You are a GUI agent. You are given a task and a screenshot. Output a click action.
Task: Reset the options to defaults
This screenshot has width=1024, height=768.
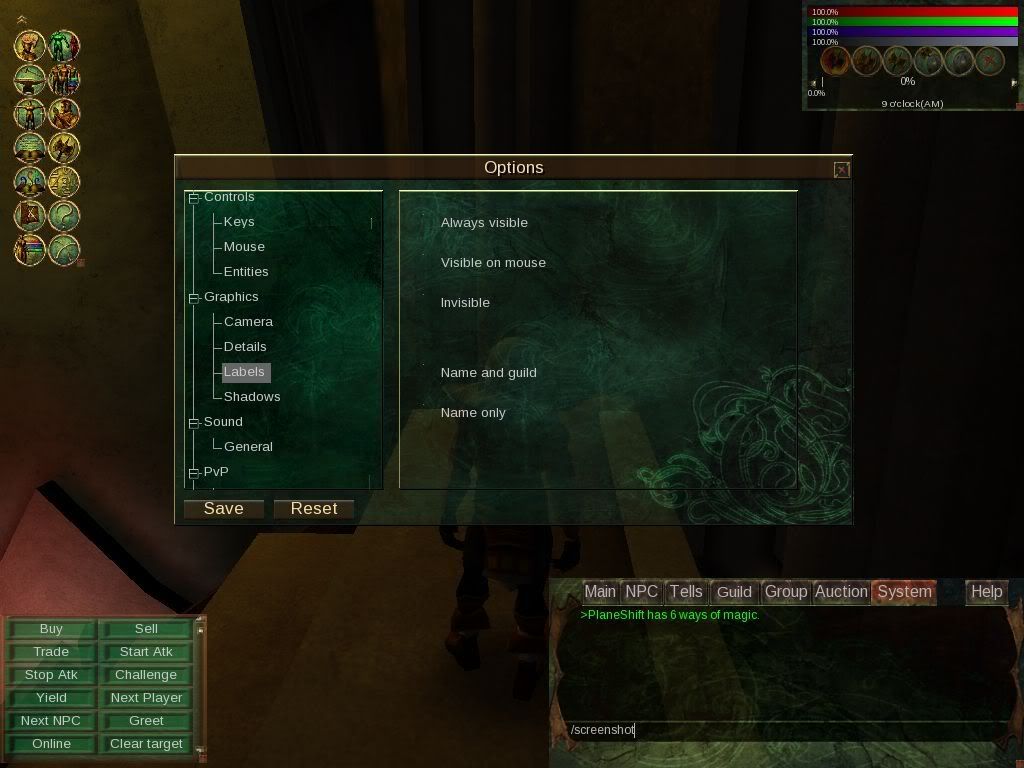click(313, 509)
